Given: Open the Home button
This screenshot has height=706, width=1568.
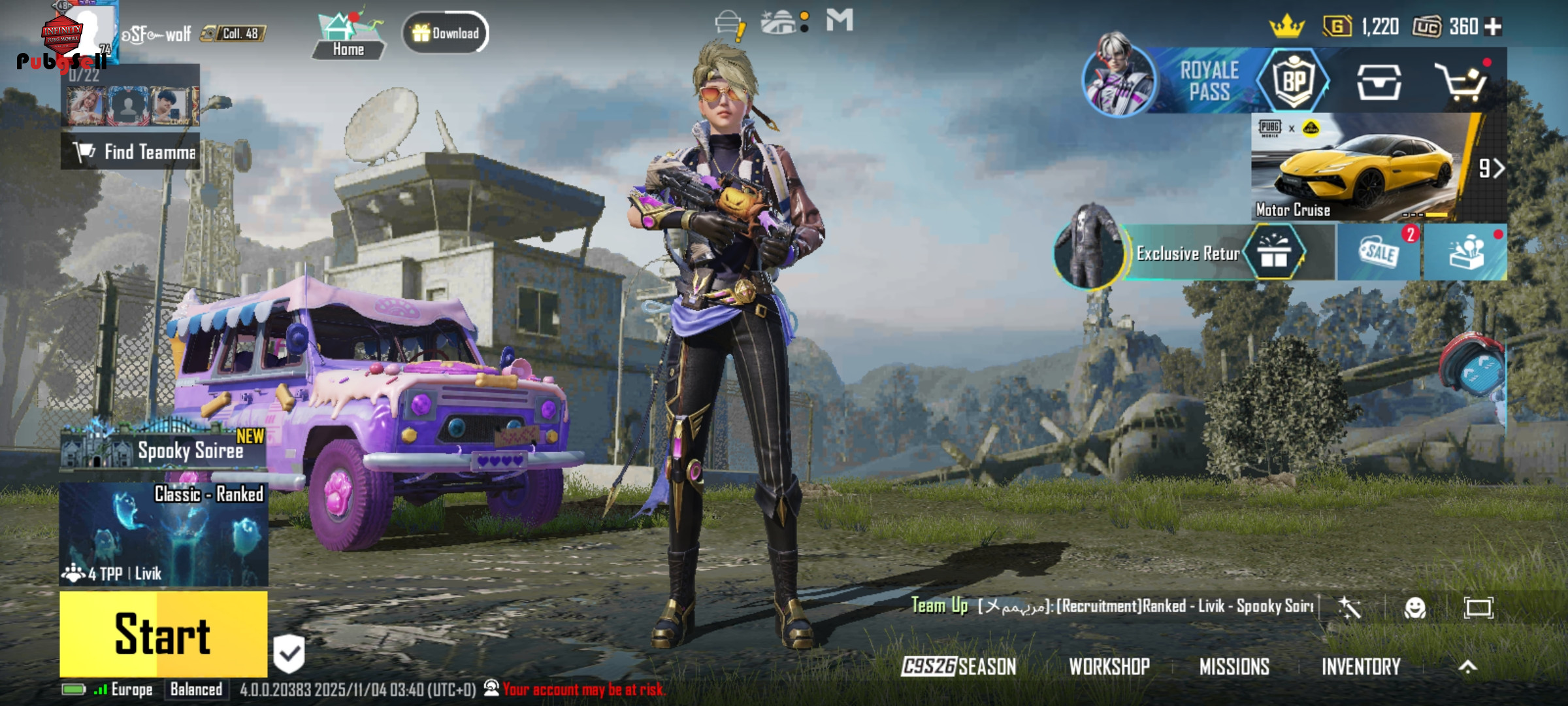Looking at the screenshot, I should (348, 36).
